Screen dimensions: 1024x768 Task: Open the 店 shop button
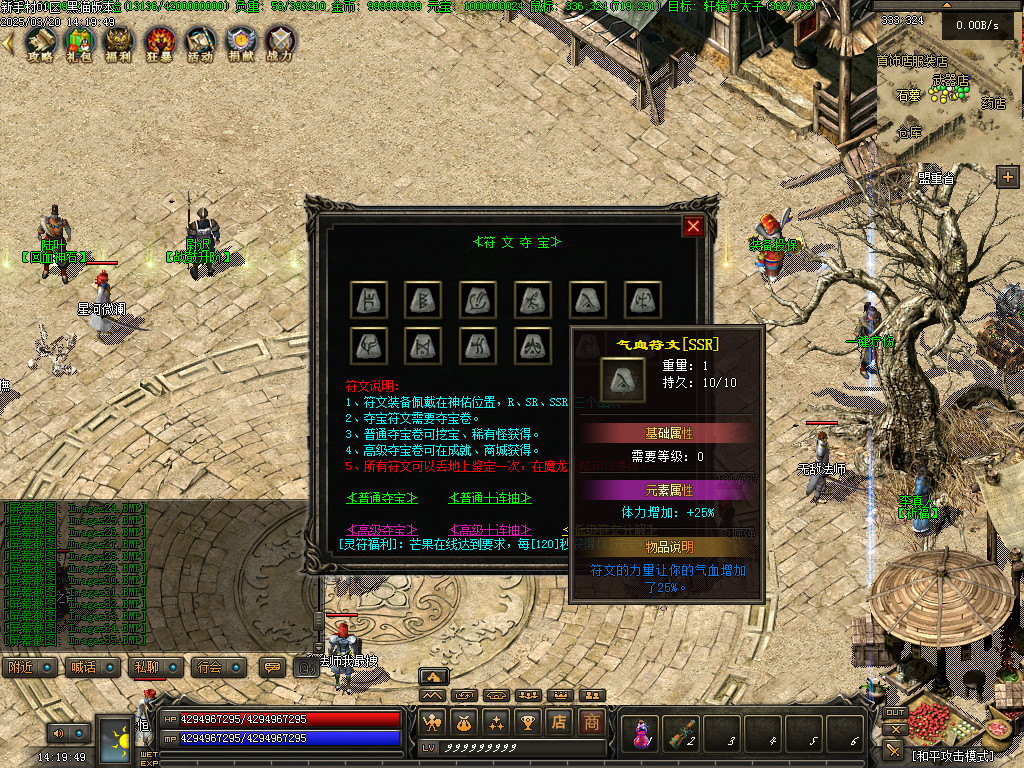[x=560, y=721]
